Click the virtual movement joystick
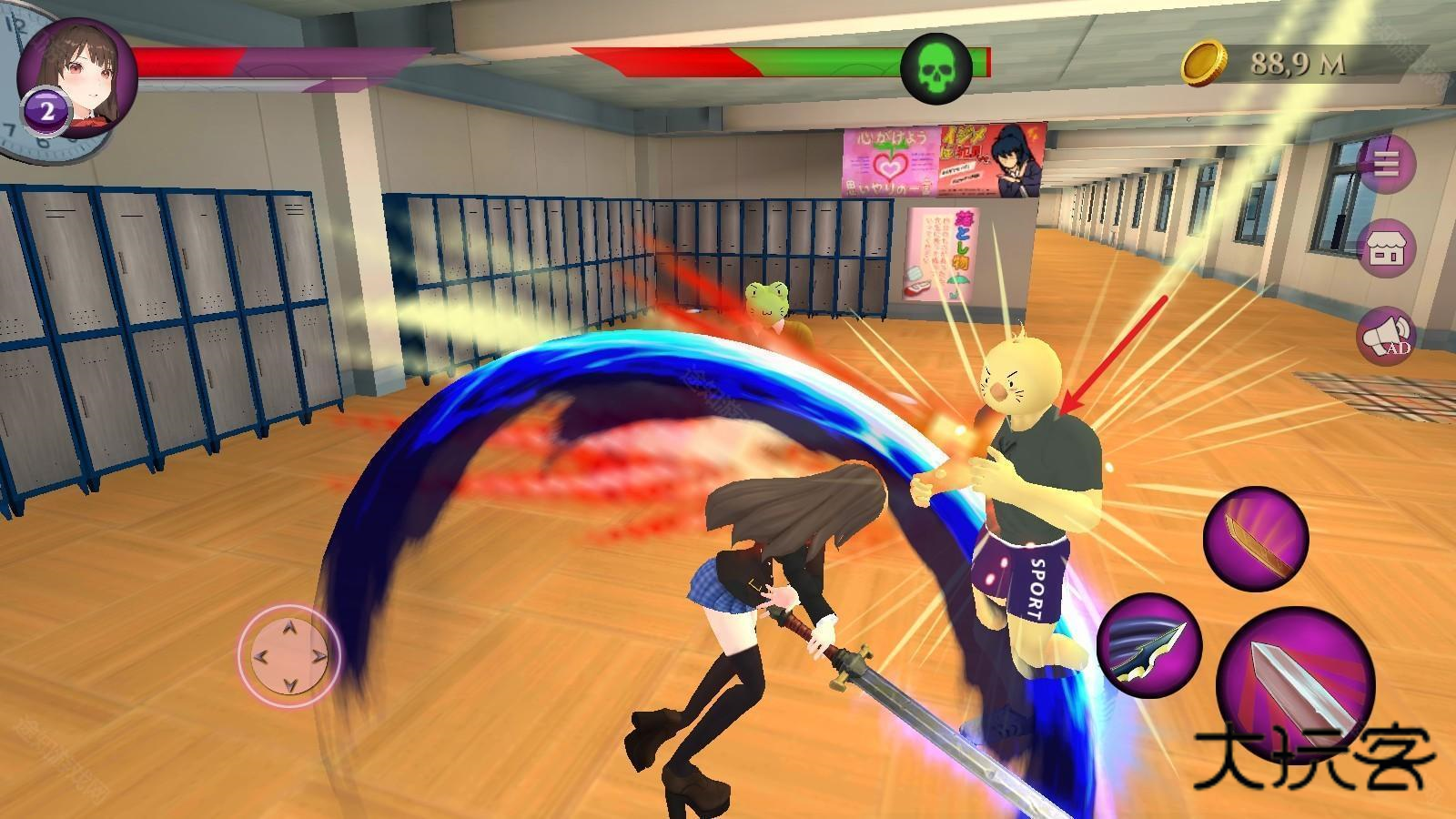Image resolution: width=1456 pixels, height=819 pixels. (289, 653)
